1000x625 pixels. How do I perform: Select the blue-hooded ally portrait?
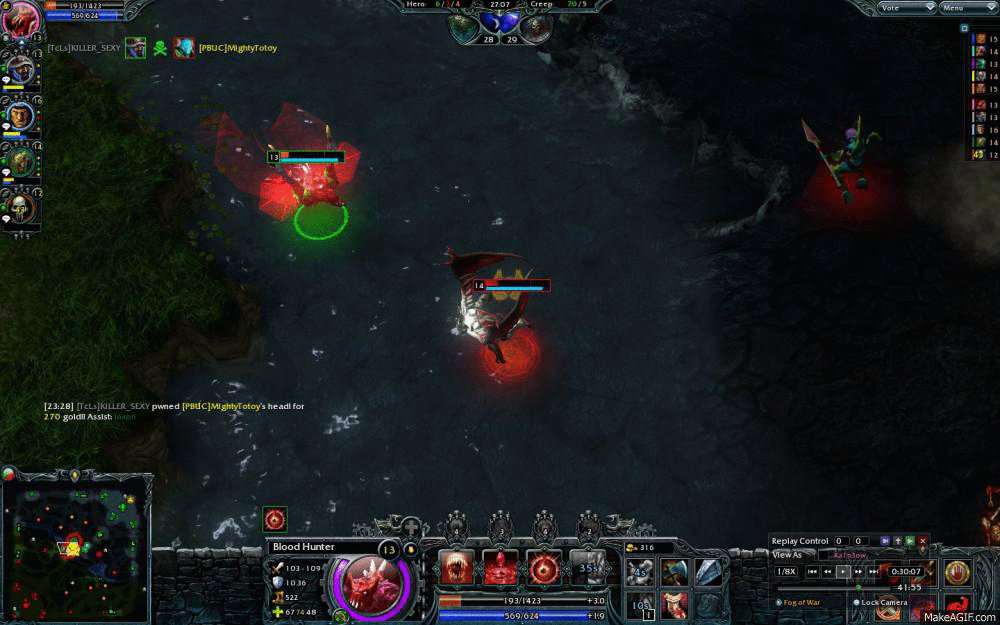21,70
